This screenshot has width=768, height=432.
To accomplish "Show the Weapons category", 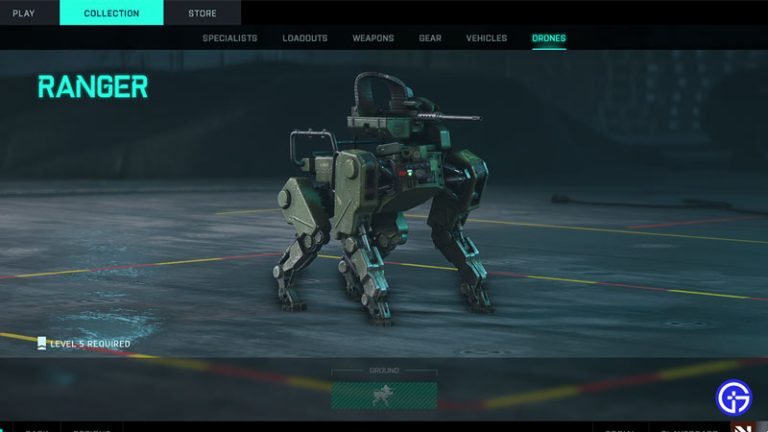I will [x=373, y=39].
